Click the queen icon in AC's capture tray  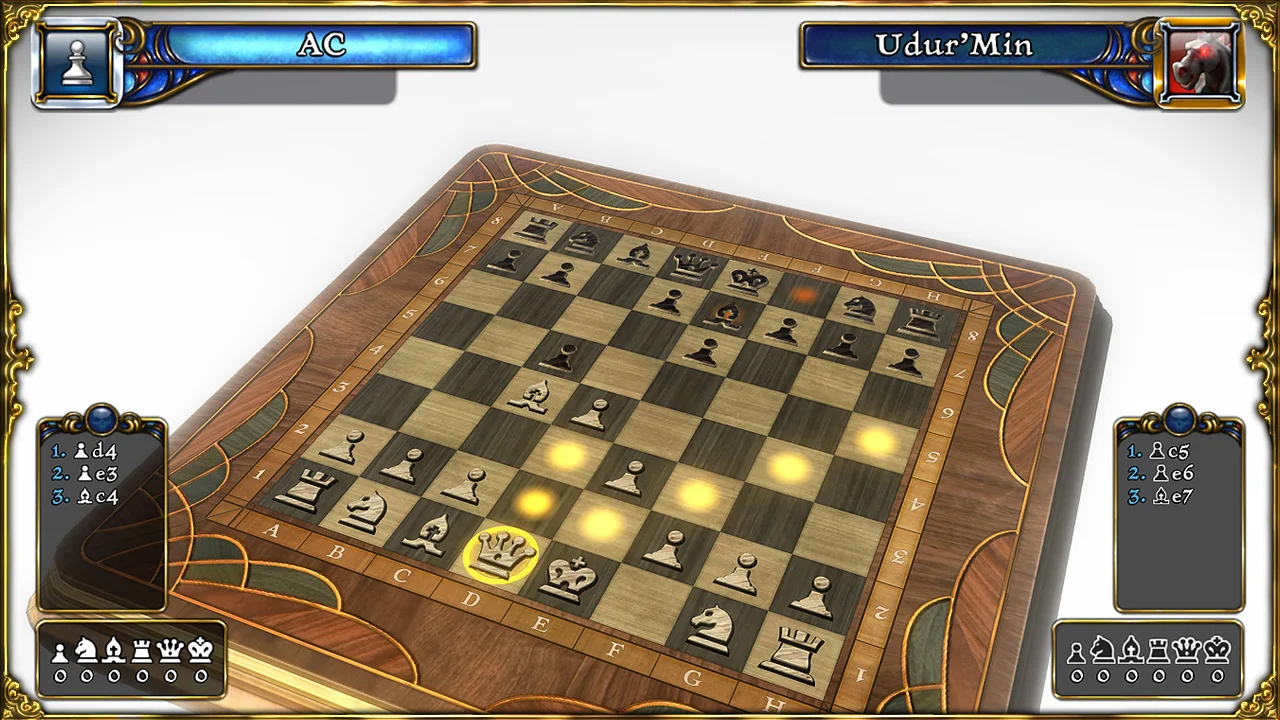[x=169, y=650]
